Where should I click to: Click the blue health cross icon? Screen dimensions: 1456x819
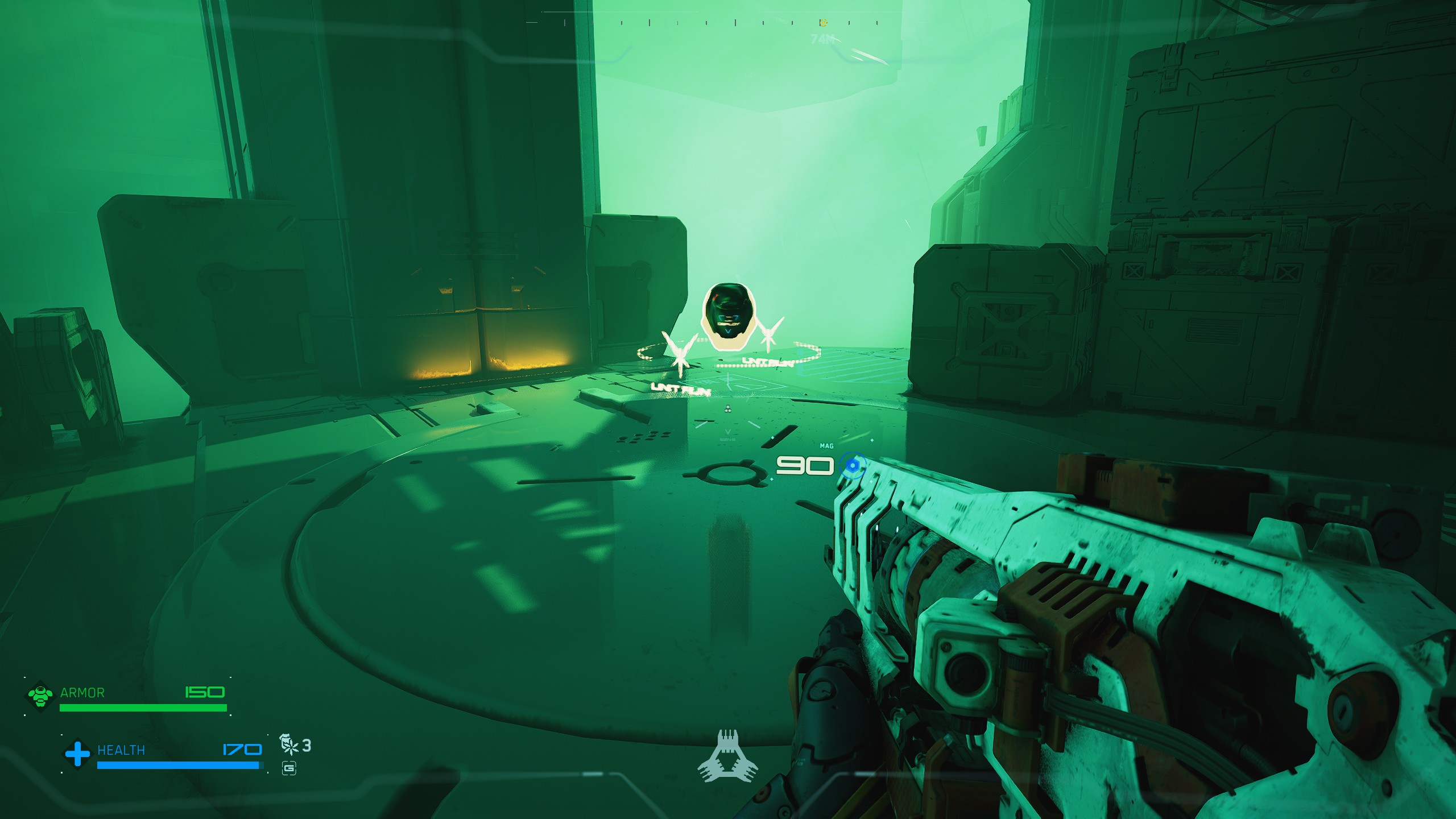coord(77,753)
